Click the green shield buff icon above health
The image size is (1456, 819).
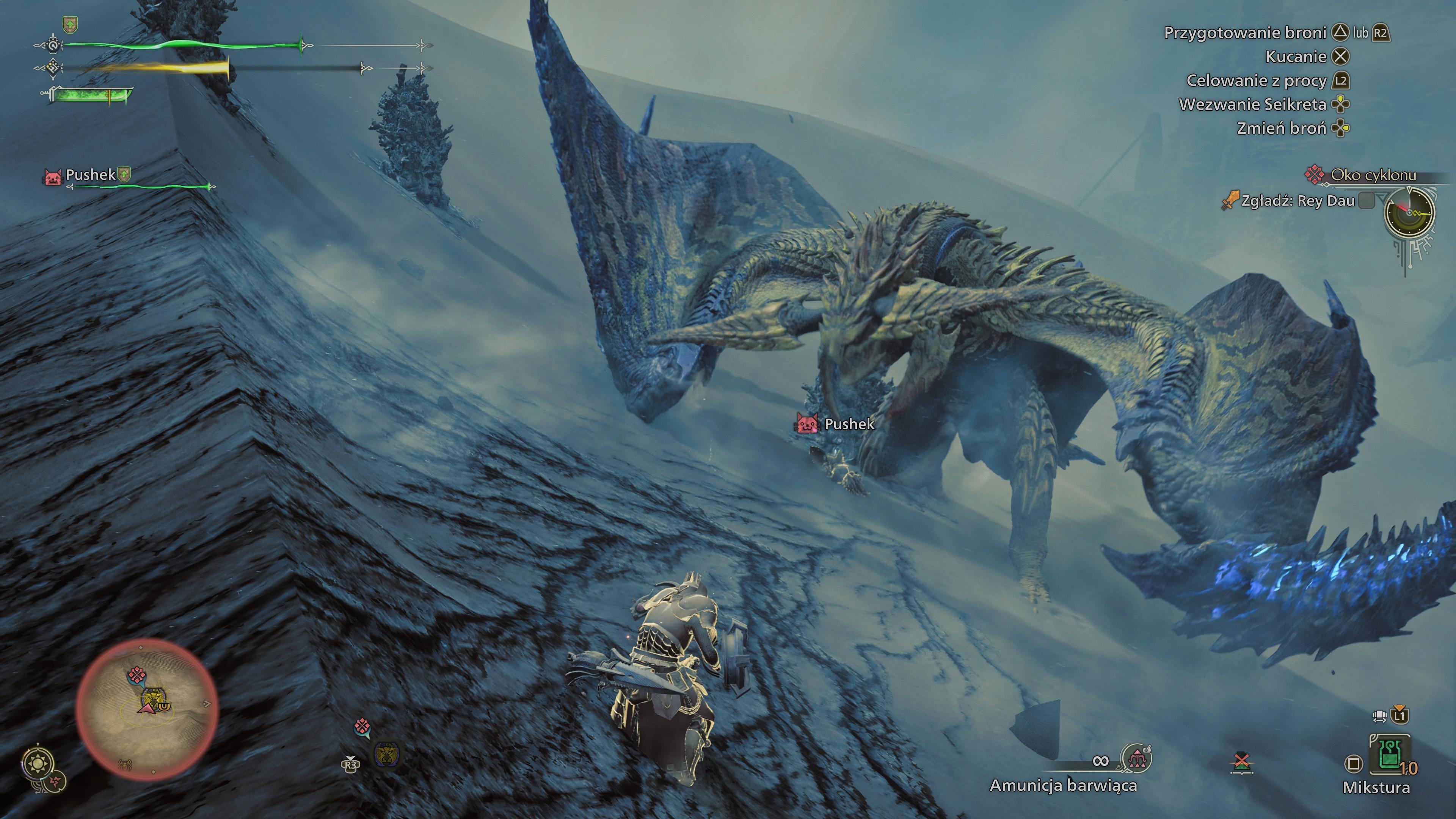point(70,24)
